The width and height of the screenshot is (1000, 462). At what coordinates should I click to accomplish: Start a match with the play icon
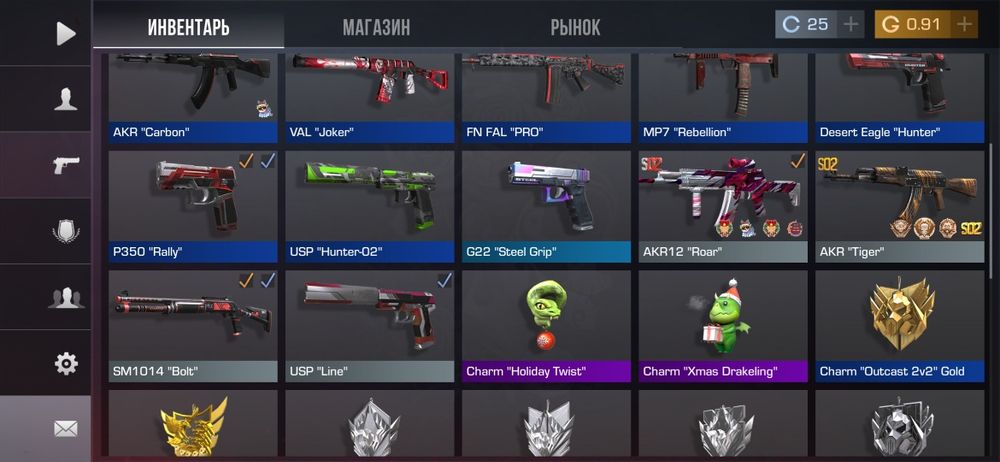65,33
